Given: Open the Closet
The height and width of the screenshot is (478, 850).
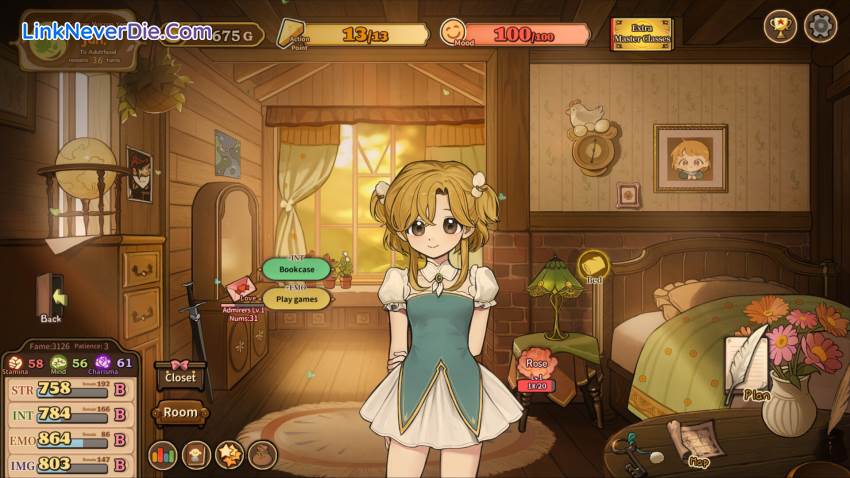Looking at the screenshot, I should 181,375.
